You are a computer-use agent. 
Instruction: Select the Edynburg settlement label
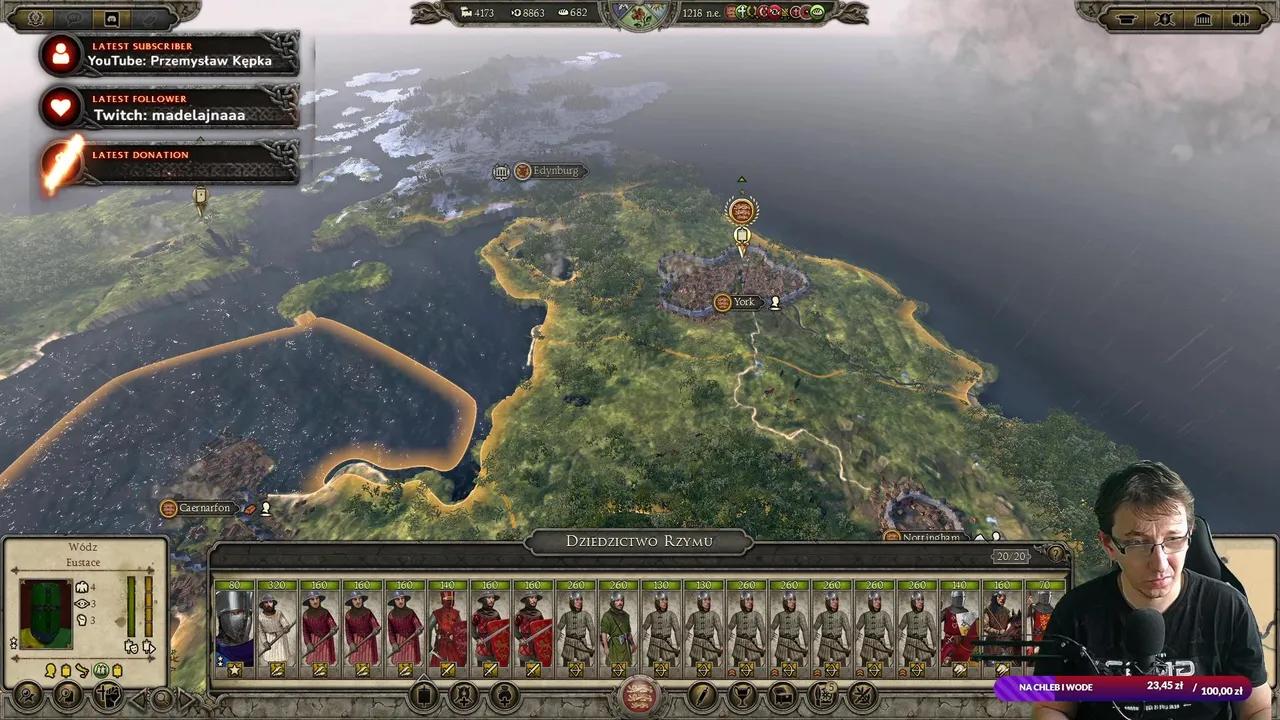click(x=555, y=171)
